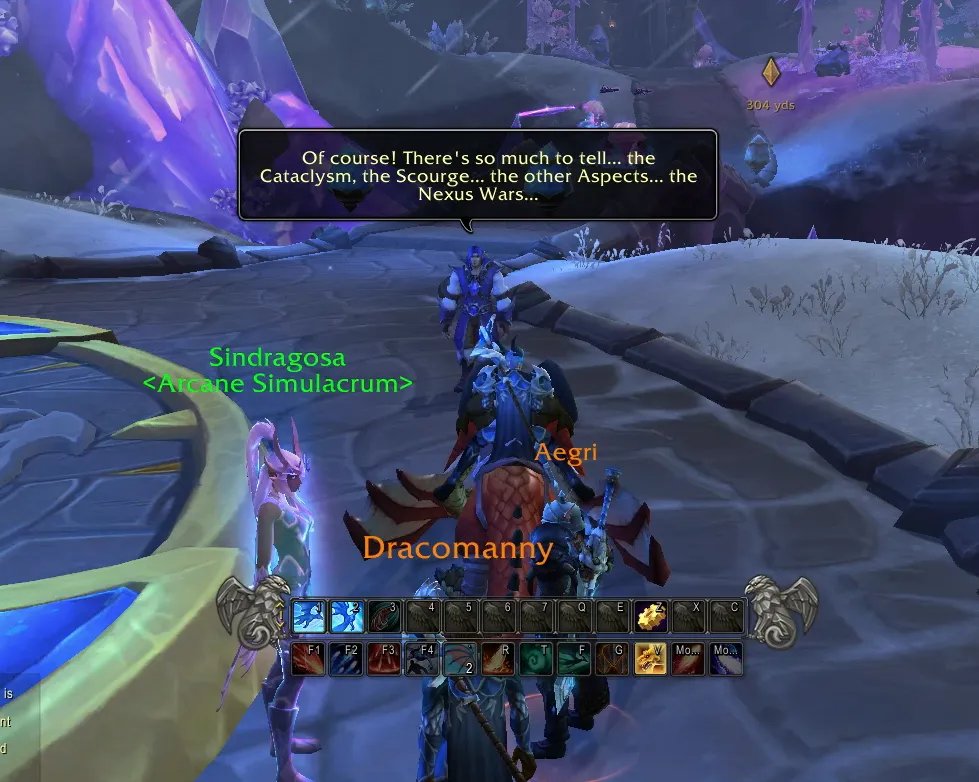979x782 pixels.
Task: Cast the orange fire ability bound to R
Action: click(x=499, y=659)
